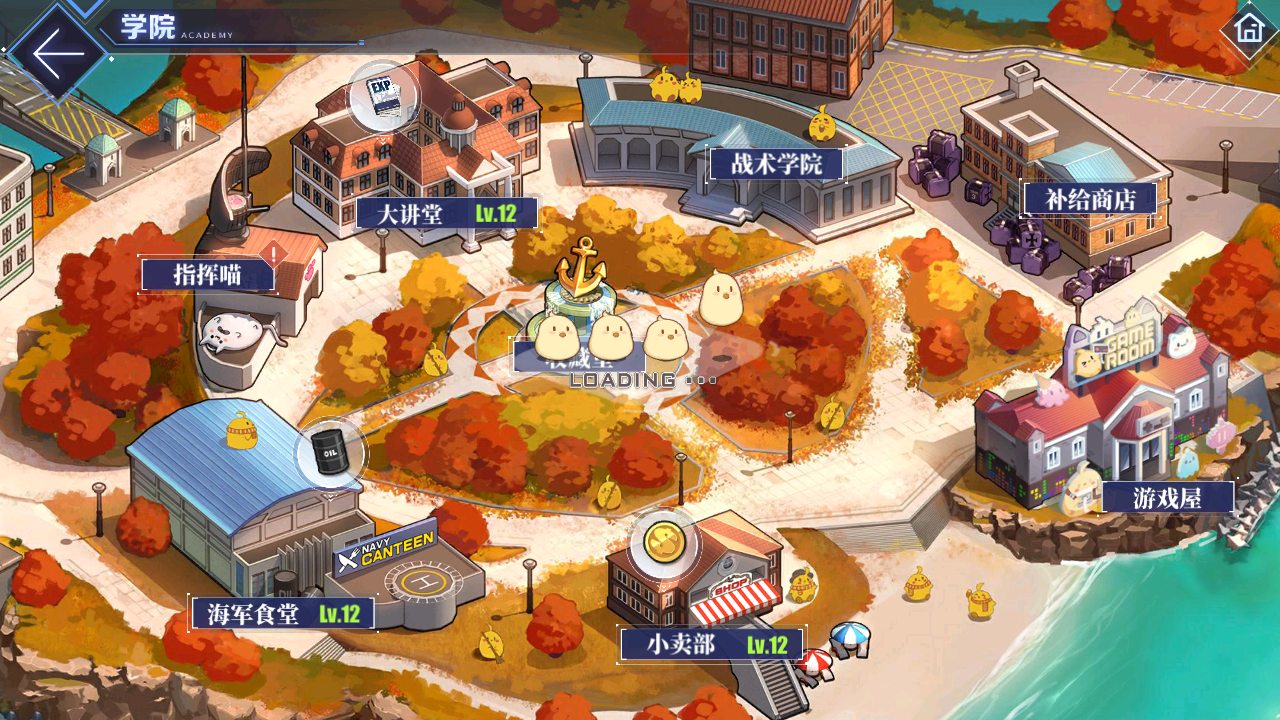Enter the 游戏屋 game room
The height and width of the screenshot is (720, 1280).
[x=1167, y=497]
